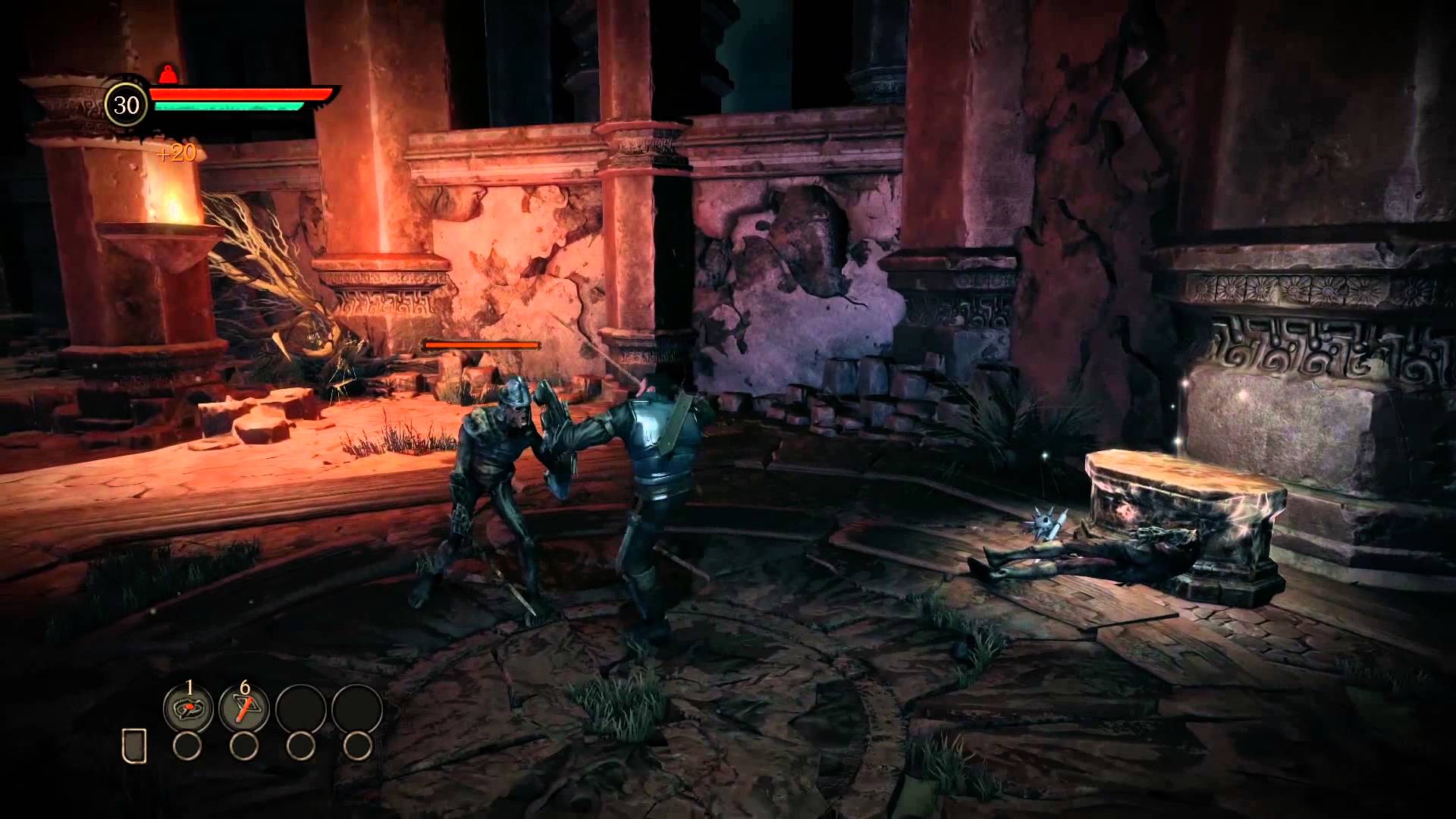Click the red weight status icon
The image size is (1456, 819).
(x=167, y=74)
